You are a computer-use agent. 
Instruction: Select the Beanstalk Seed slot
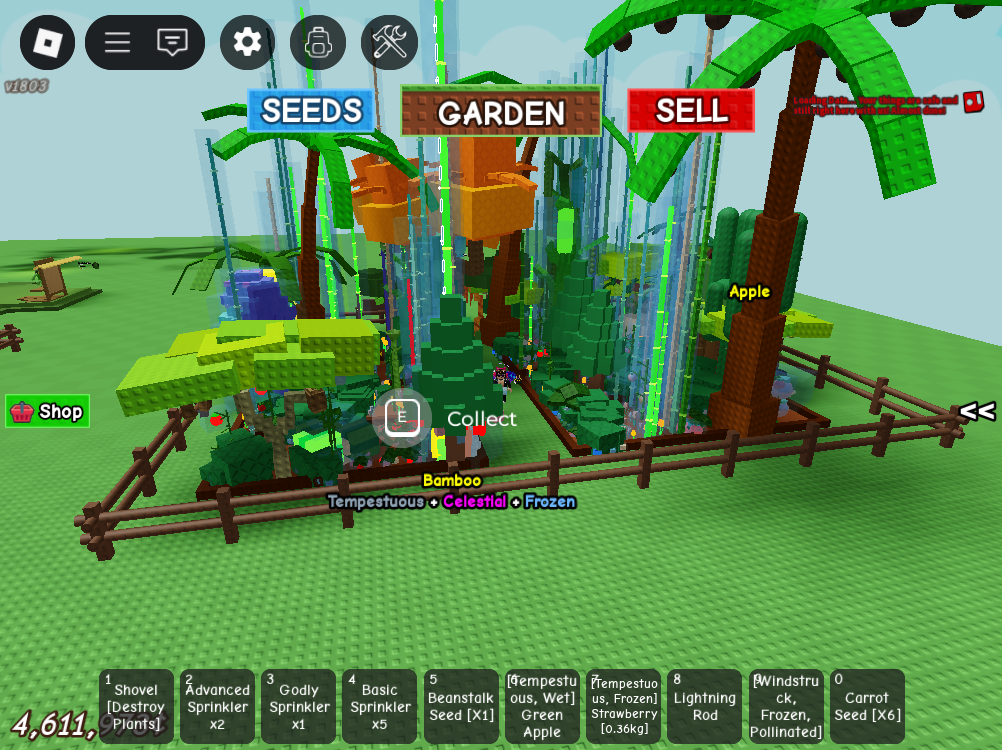(x=461, y=706)
